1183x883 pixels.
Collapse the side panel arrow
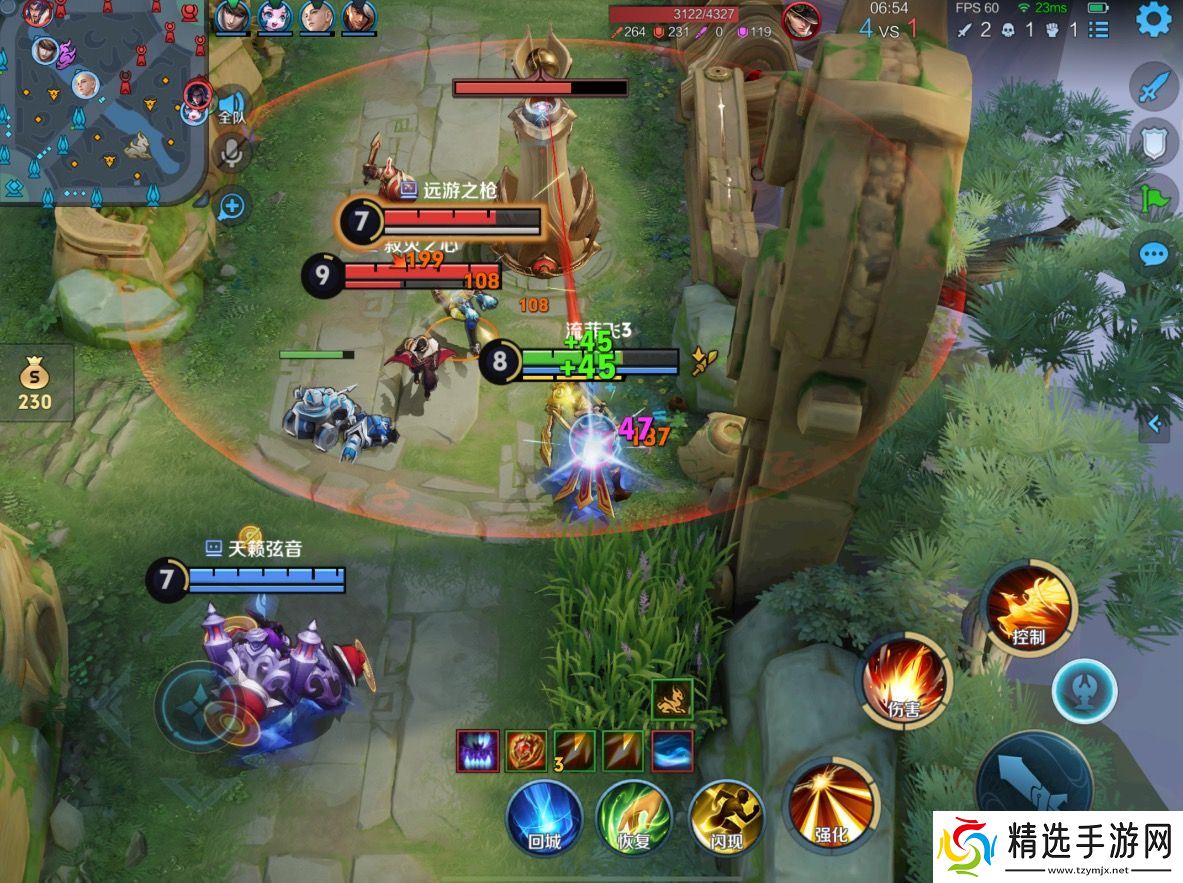click(x=1155, y=424)
